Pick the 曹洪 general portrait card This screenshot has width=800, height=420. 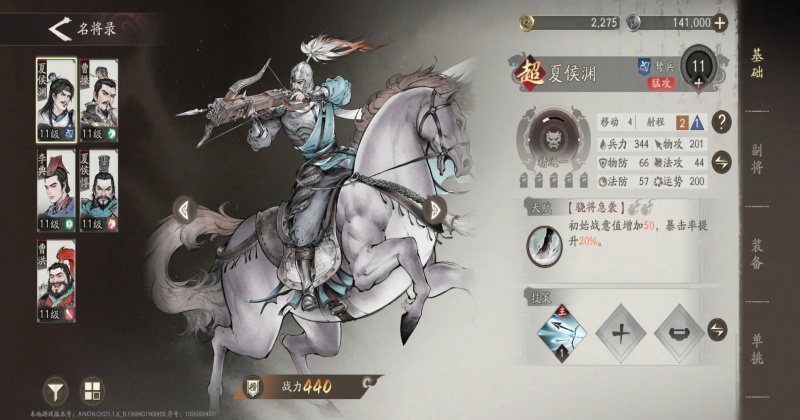point(56,278)
